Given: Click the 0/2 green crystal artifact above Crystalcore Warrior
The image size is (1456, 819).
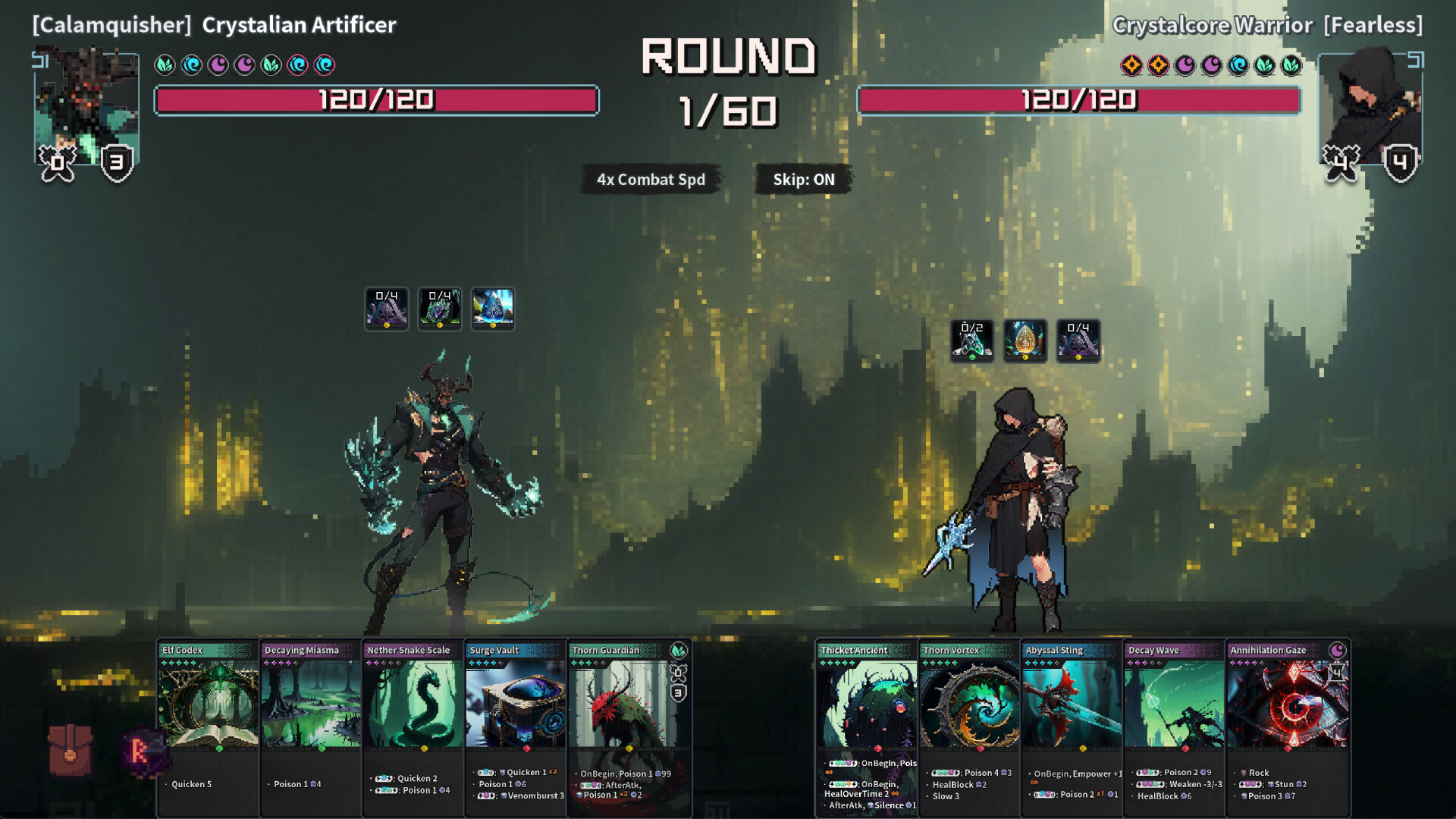Looking at the screenshot, I should (x=972, y=340).
